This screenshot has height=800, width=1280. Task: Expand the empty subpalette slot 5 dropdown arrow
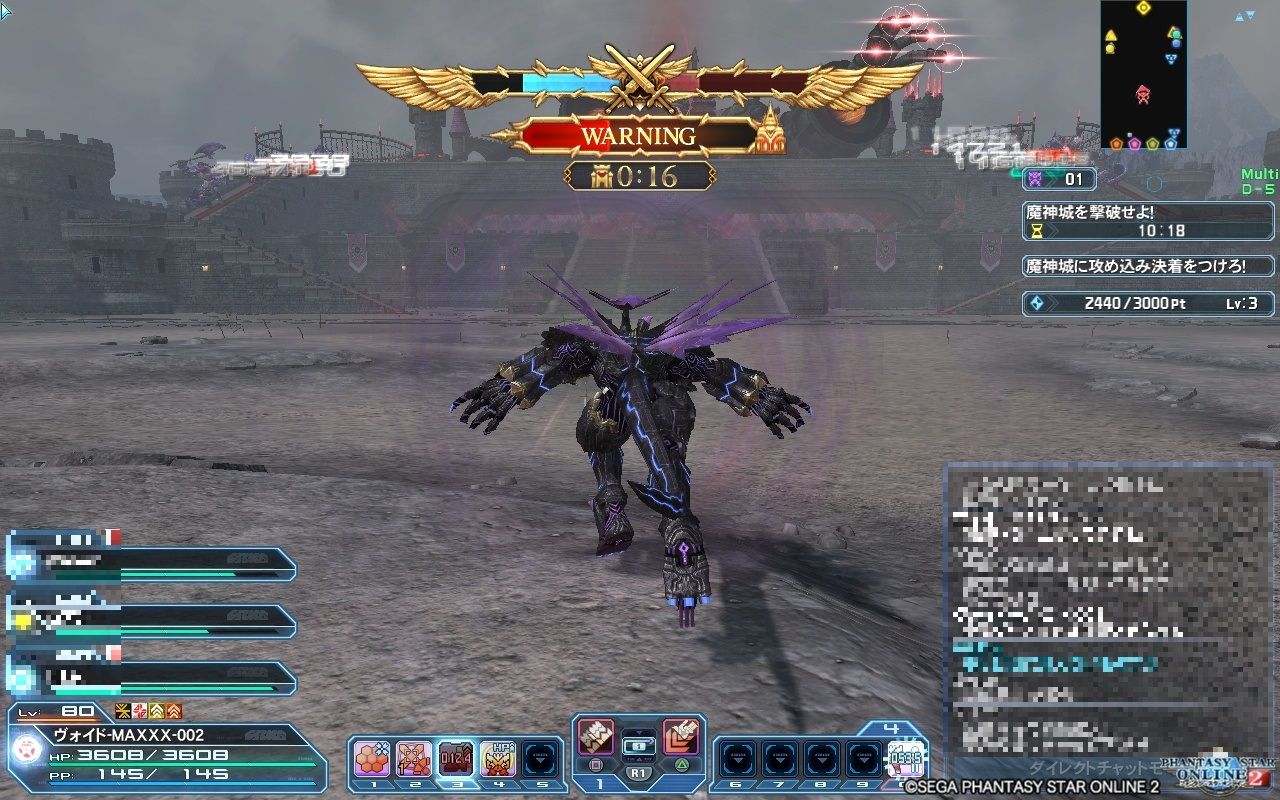[540, 760]
